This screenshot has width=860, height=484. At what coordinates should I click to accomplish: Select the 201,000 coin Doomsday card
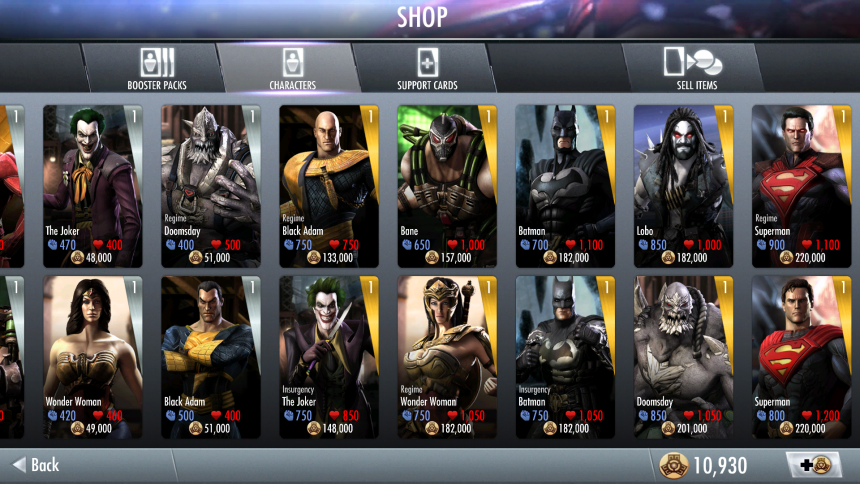pos(683,357)
